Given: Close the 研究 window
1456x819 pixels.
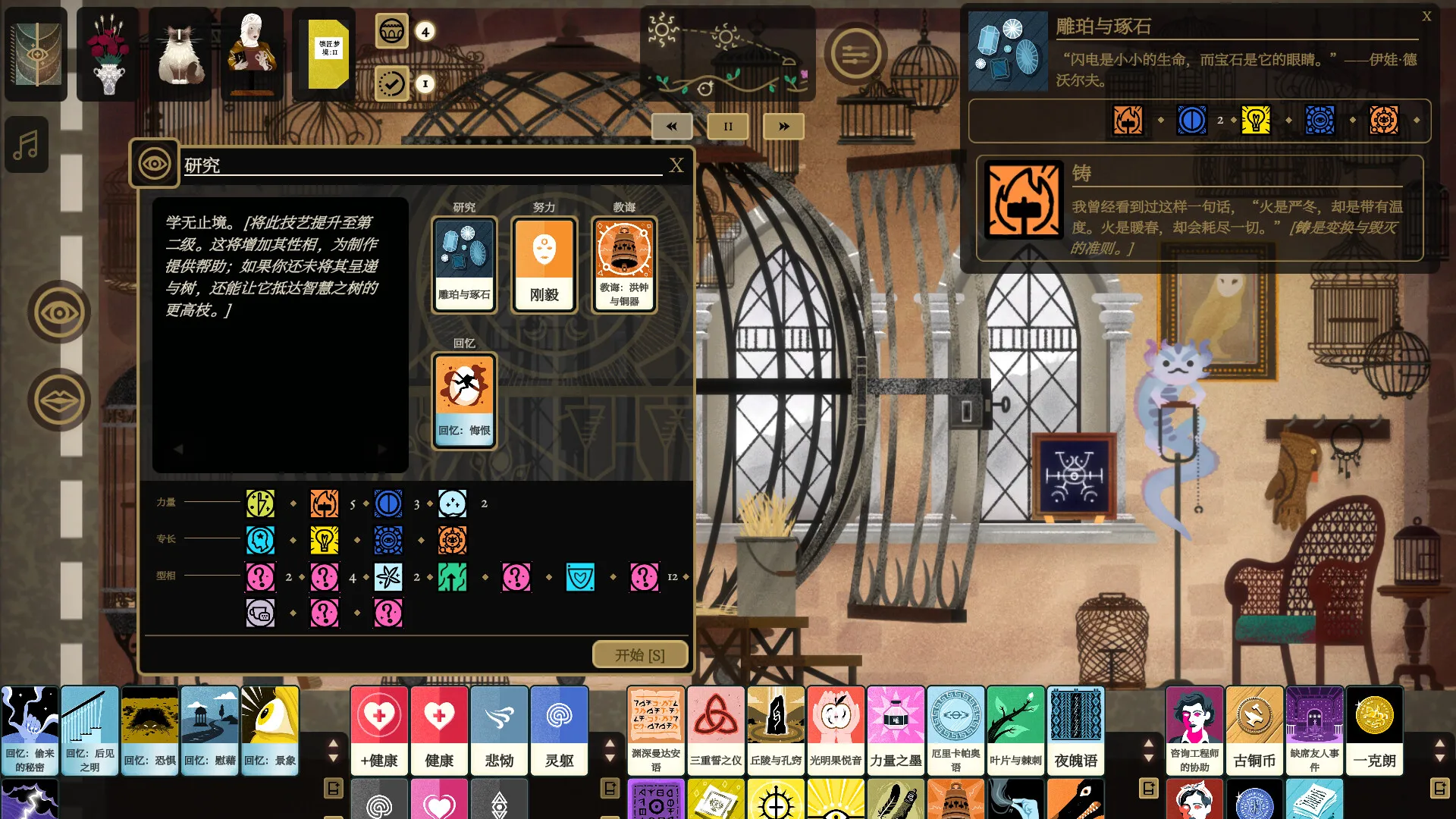Looking at the screenshot, I should 676,166.
